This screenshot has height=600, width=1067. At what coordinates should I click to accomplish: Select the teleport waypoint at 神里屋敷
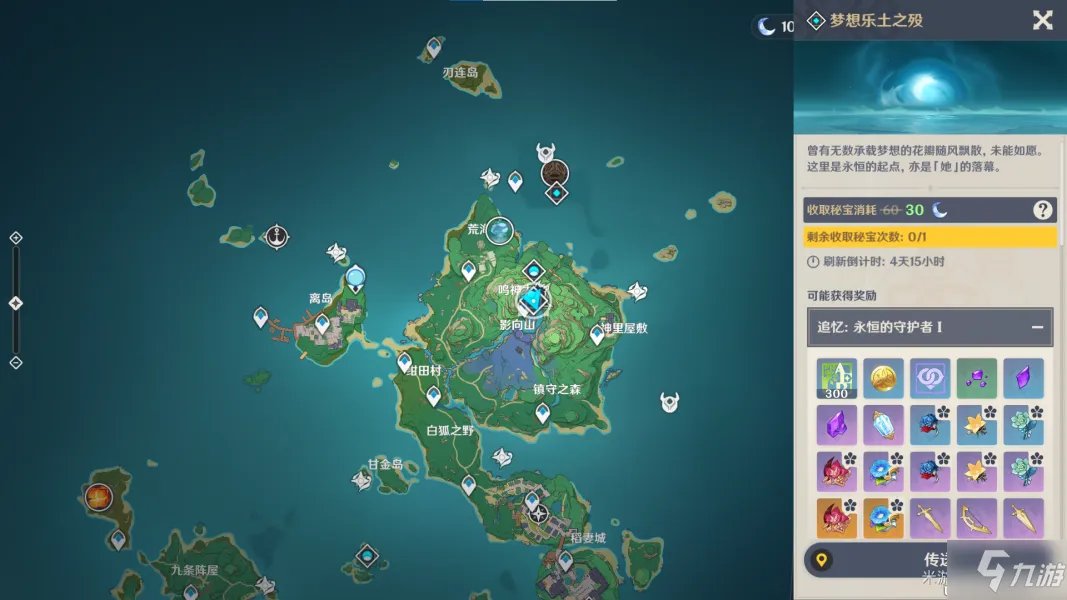click(597, 334)
